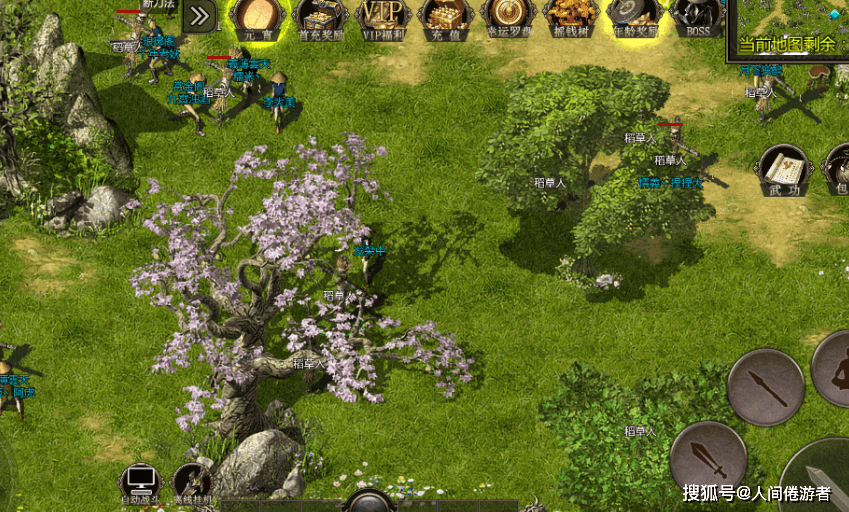Toggle 自动战斗 auto-battle monitor button
Image resolution: width=849 pixels, height=512 pixels.
pyautogui.click(x=140, y=482)
